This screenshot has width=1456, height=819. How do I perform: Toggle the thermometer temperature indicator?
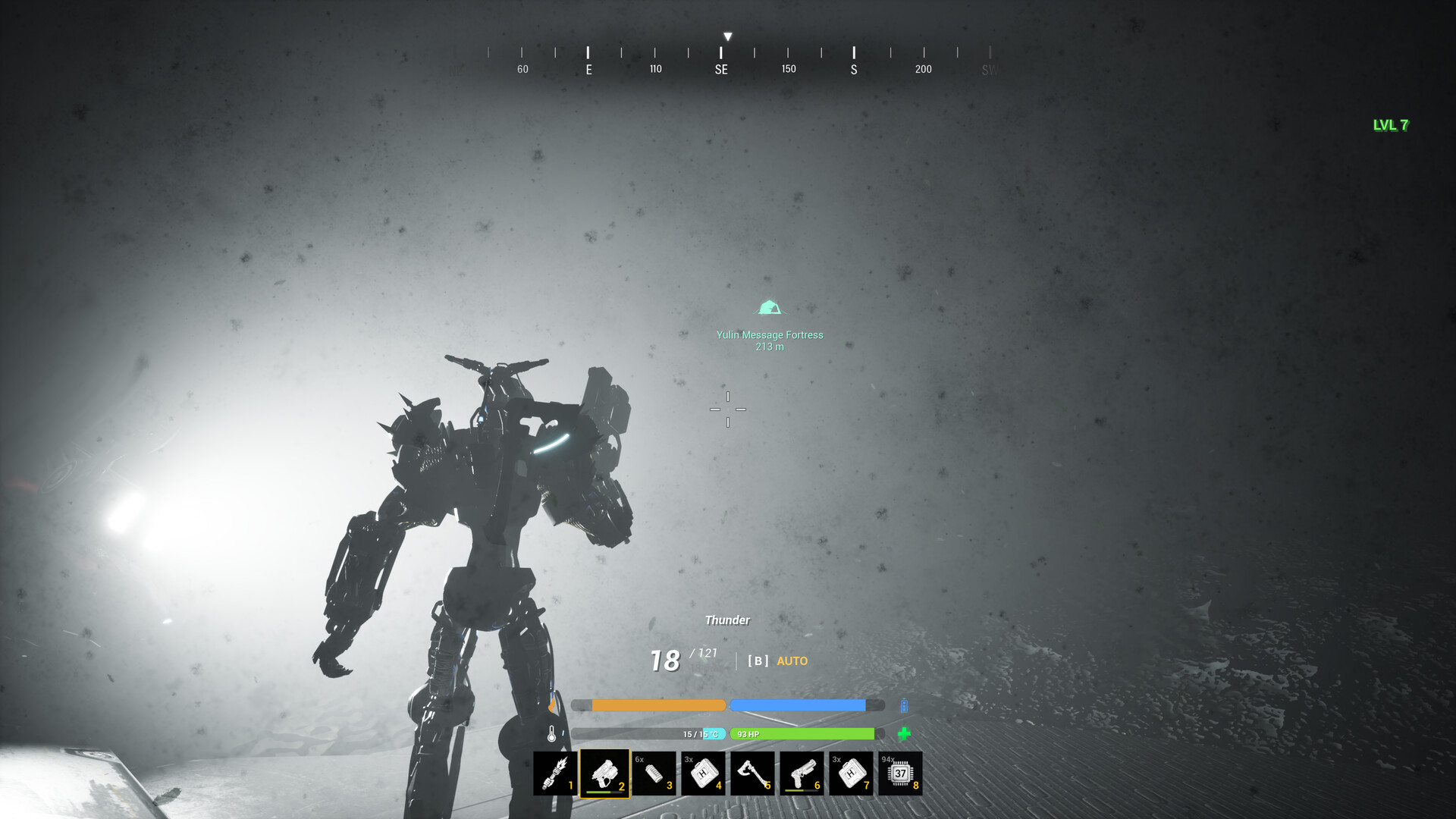pos(551,733)
